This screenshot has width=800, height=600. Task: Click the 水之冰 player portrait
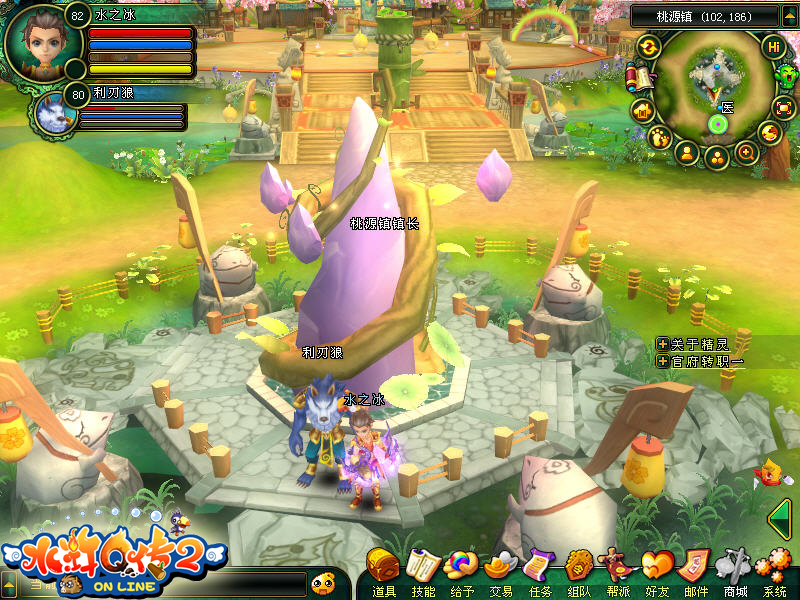[36, 38]
